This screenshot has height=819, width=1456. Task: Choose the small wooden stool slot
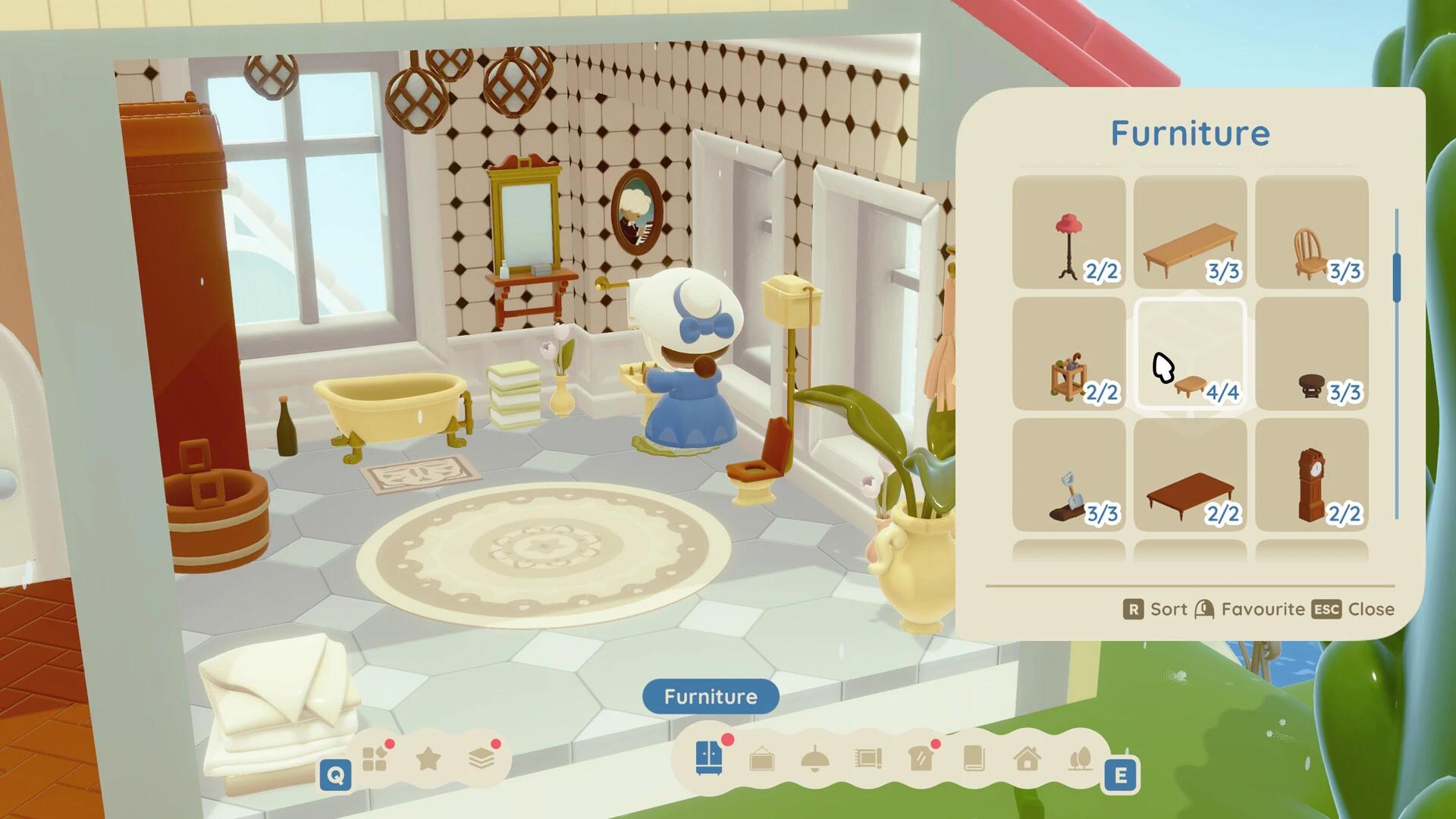point(1190,353)
